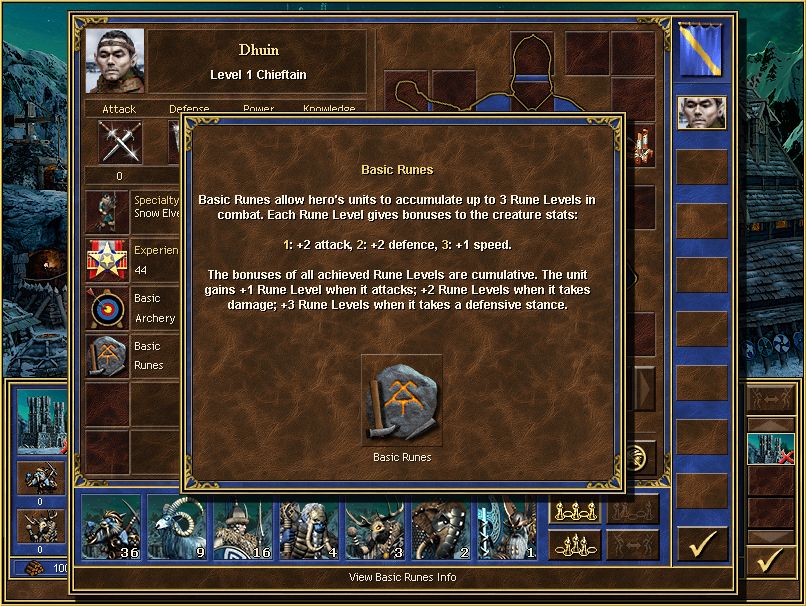
Task: Show the Experience details
Action: pos(108,260)
